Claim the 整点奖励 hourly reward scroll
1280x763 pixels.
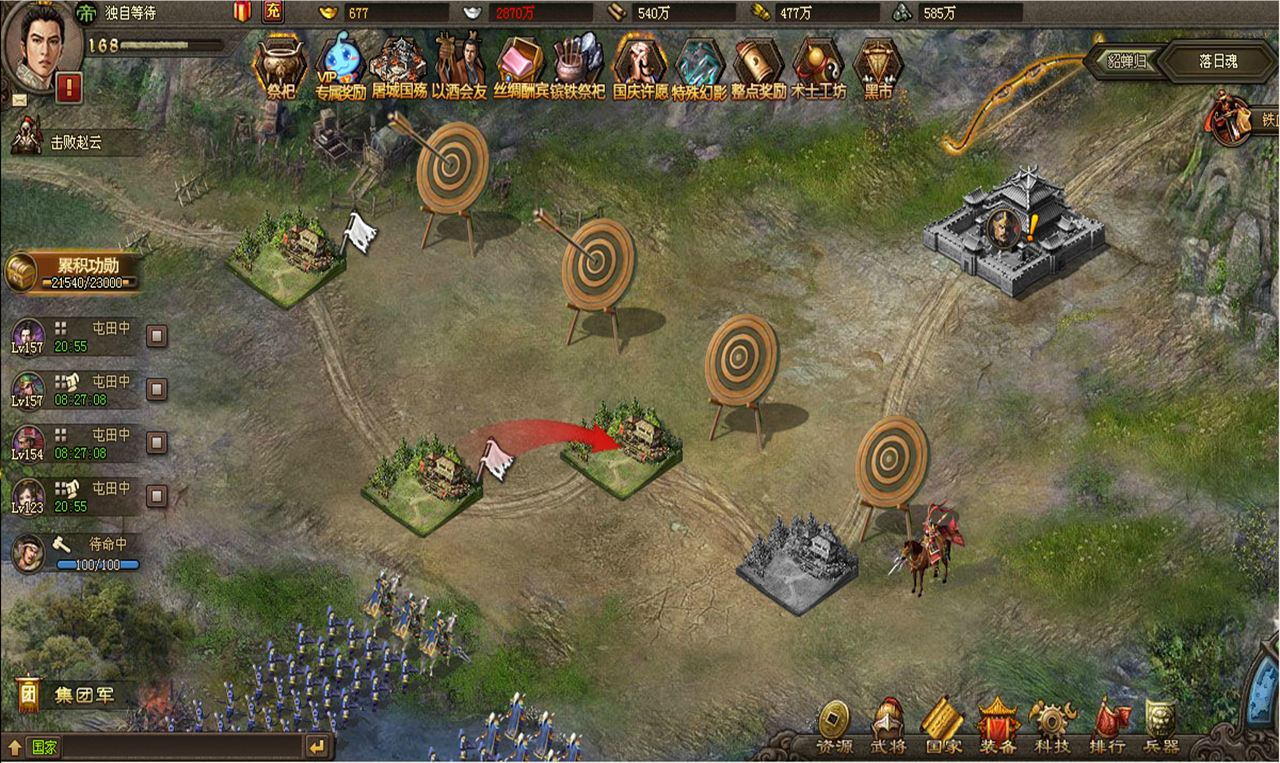tap(758, 66)
